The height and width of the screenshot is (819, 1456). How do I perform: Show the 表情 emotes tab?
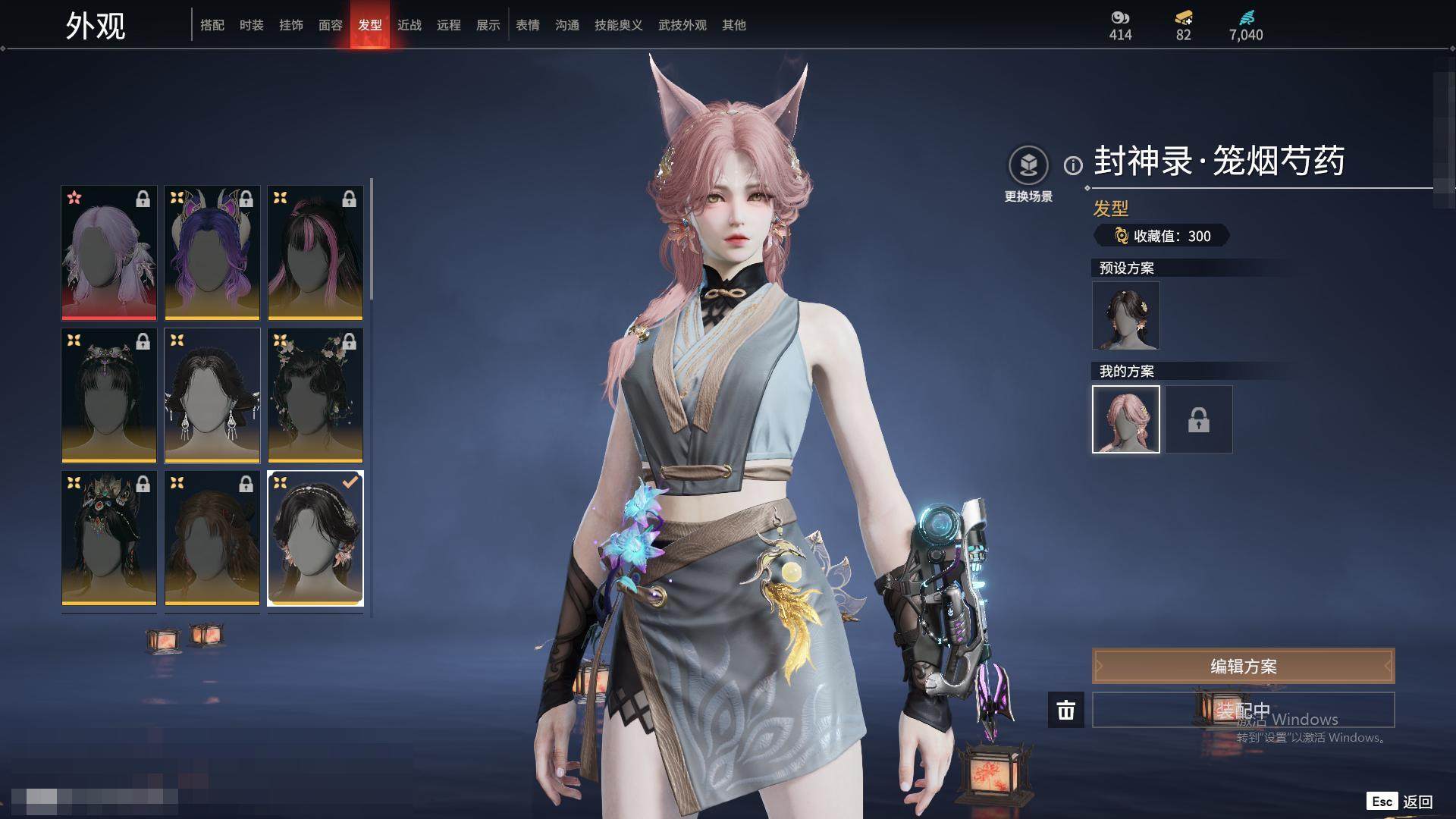coord(528,25)
